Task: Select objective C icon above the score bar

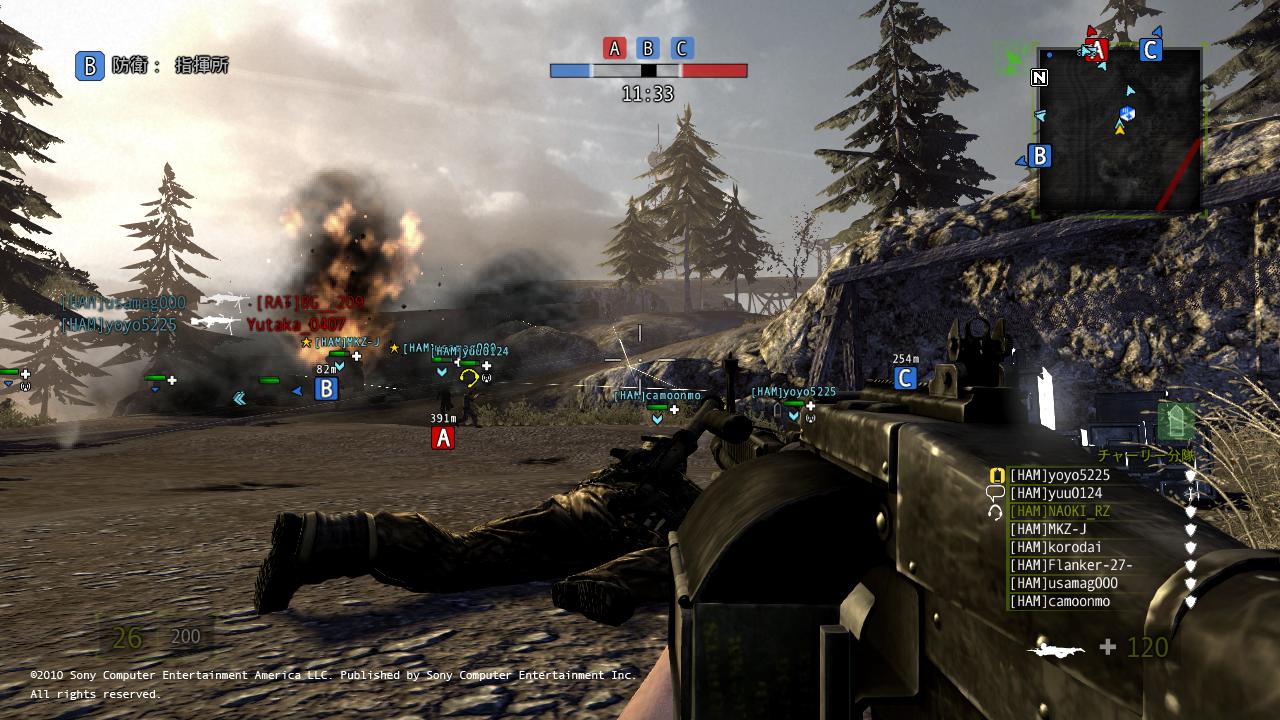Action: tap(682, 48)
